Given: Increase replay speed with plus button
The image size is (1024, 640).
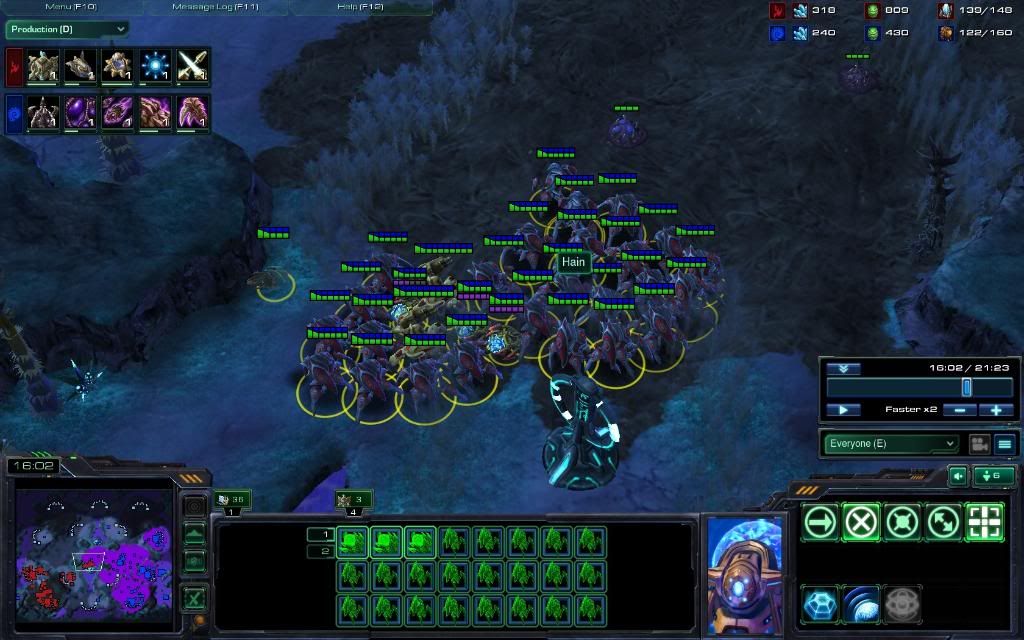Looking at the screenshot, I should [x=996, y=410].
